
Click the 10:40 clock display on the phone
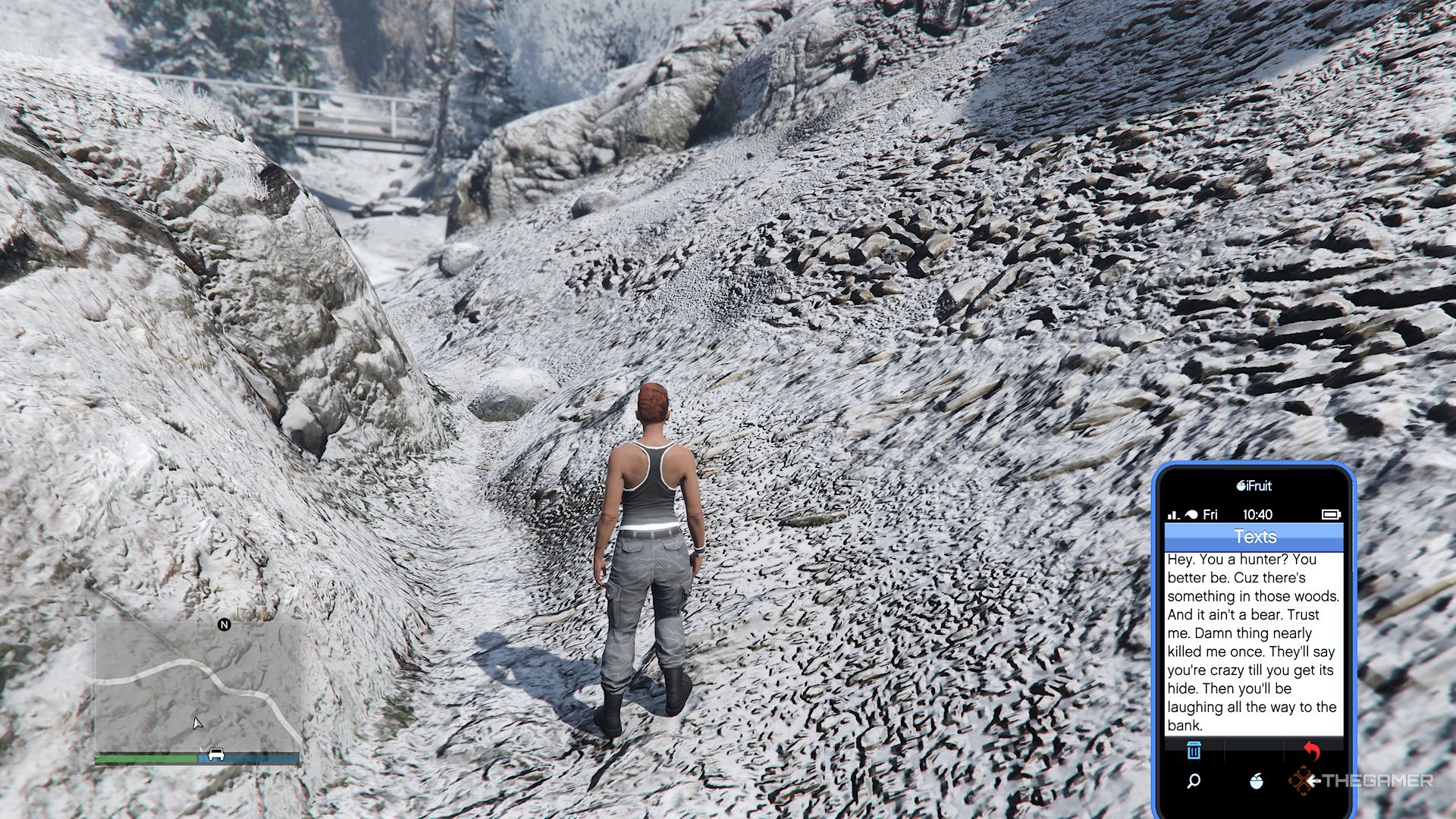pos(1257,513)
